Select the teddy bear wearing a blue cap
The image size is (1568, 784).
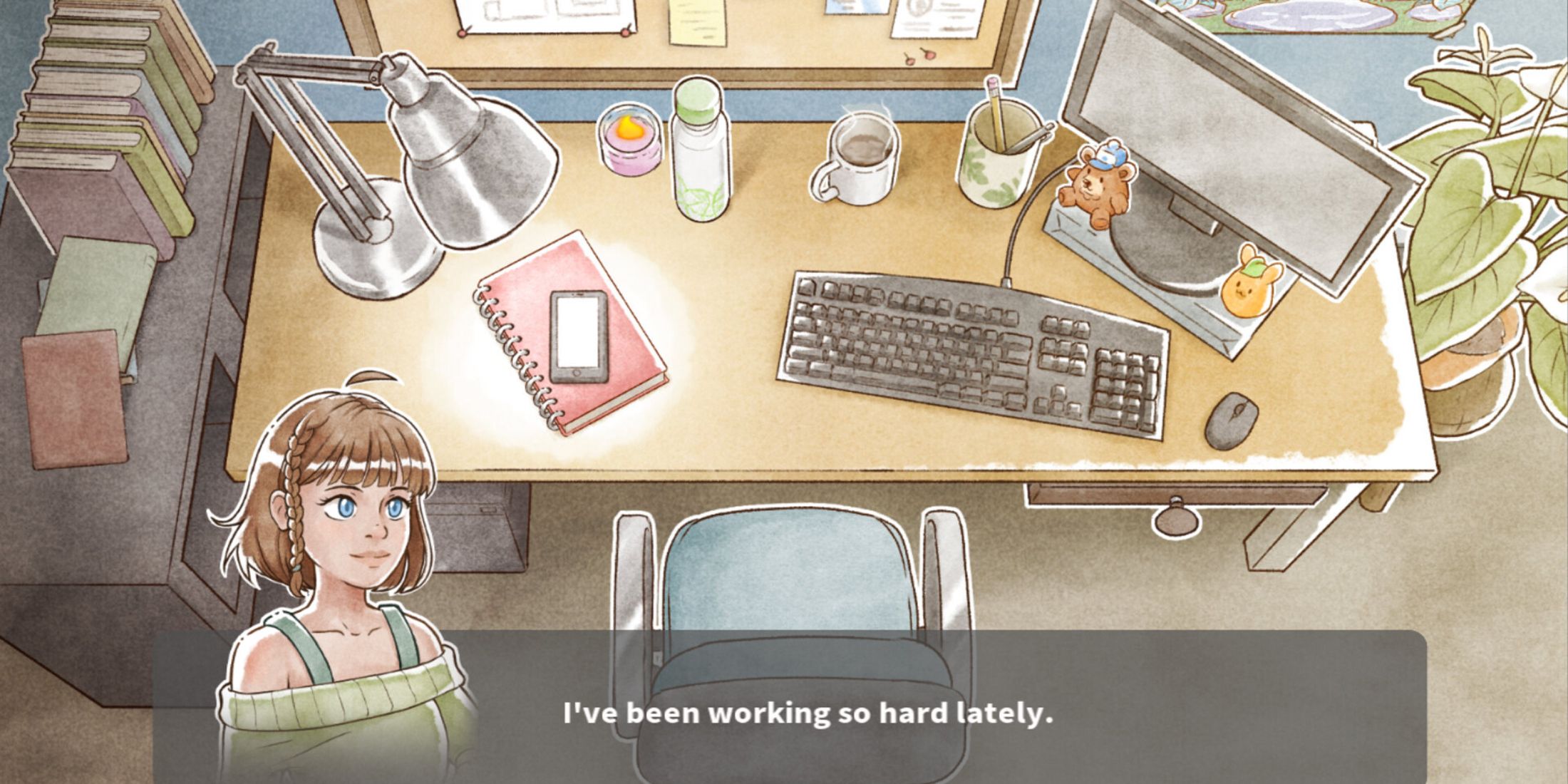pyautogui.click(x=1098, y=182)
